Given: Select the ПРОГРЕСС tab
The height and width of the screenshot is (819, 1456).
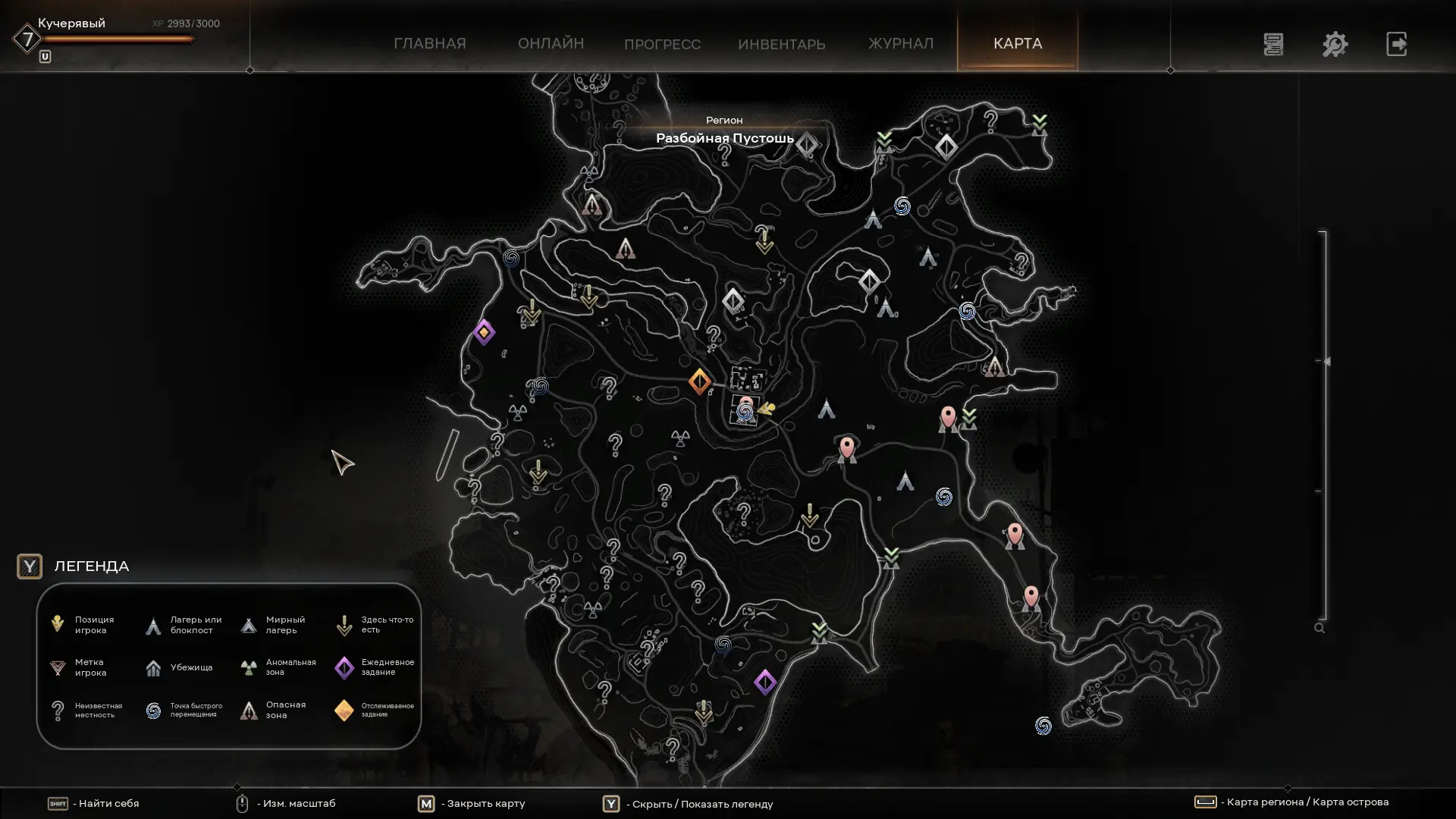Looking at the screenshot, I should point(662,44).
